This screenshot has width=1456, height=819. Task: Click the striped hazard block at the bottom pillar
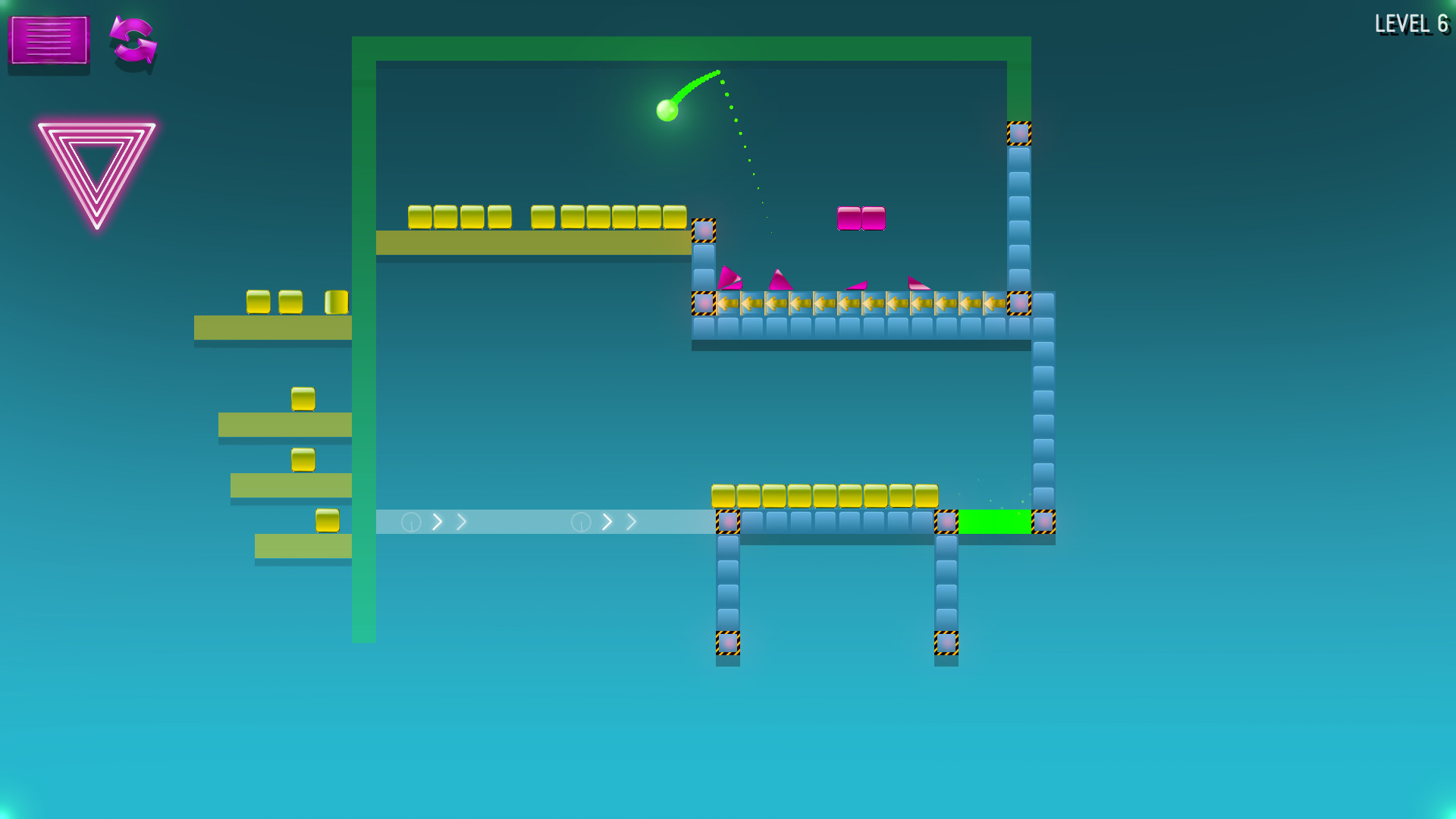pyautogui.click(x=728, y=642)
